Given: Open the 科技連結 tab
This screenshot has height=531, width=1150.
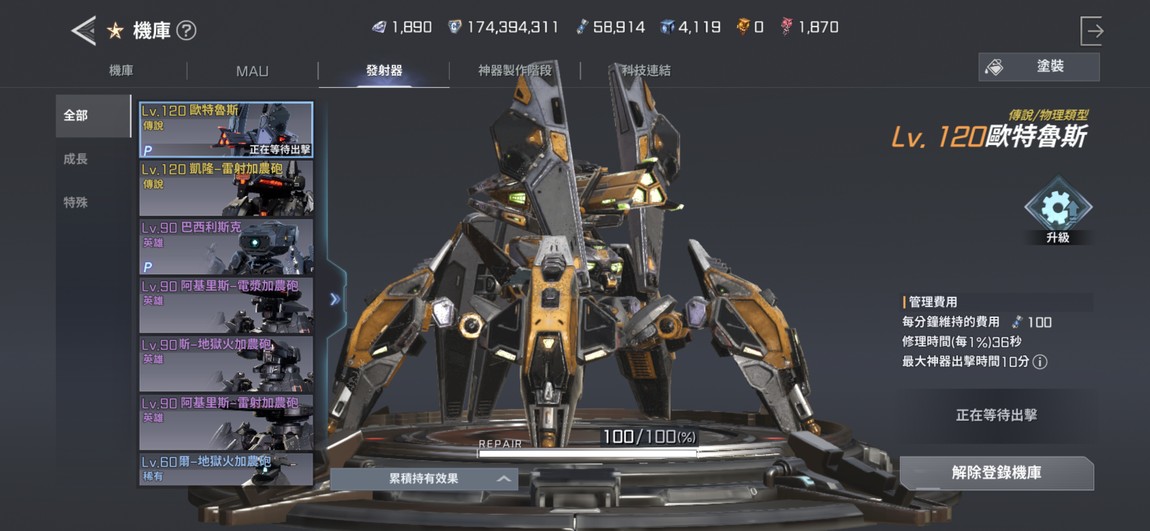Looking at the screenshot, I should 646,71.
